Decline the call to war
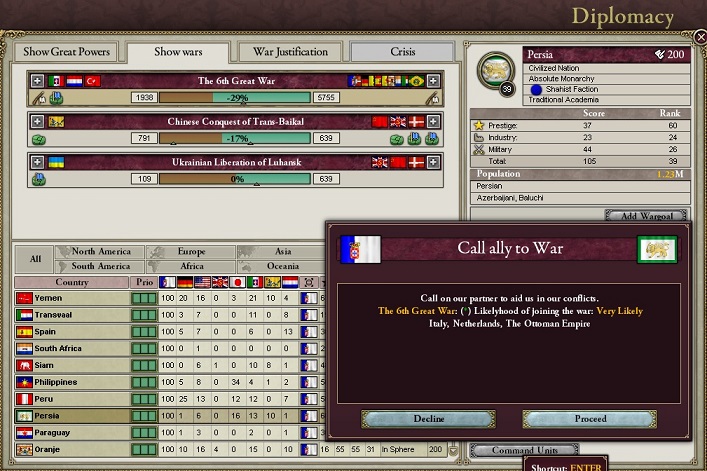Screen dimensions: 707x471 428,419
